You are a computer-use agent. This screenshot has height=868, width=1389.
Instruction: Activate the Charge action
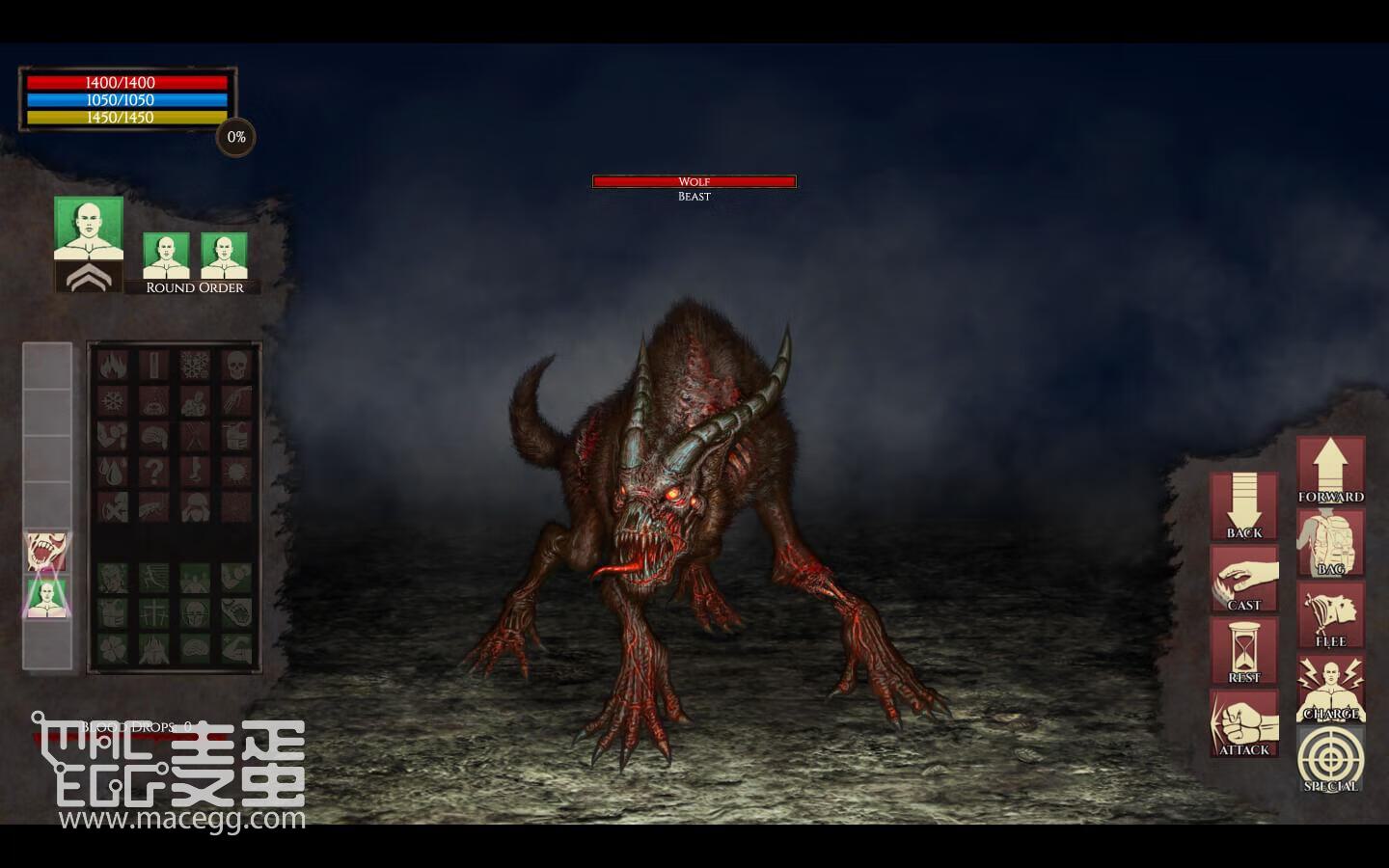click(x=1330, y=688)
